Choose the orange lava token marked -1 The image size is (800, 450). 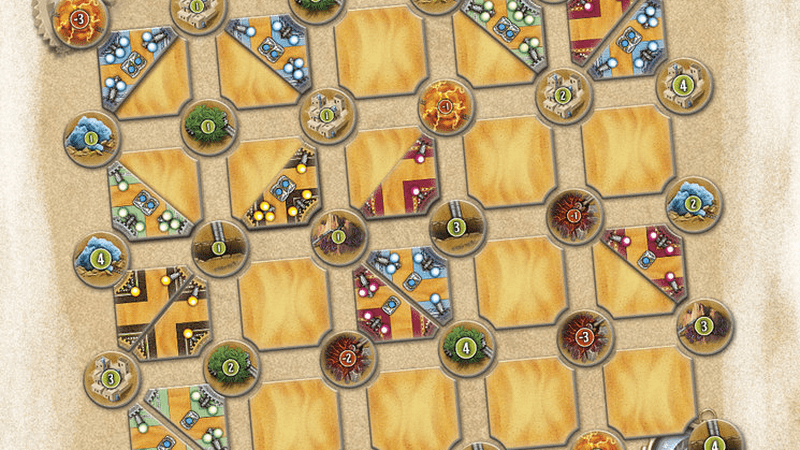441,102
